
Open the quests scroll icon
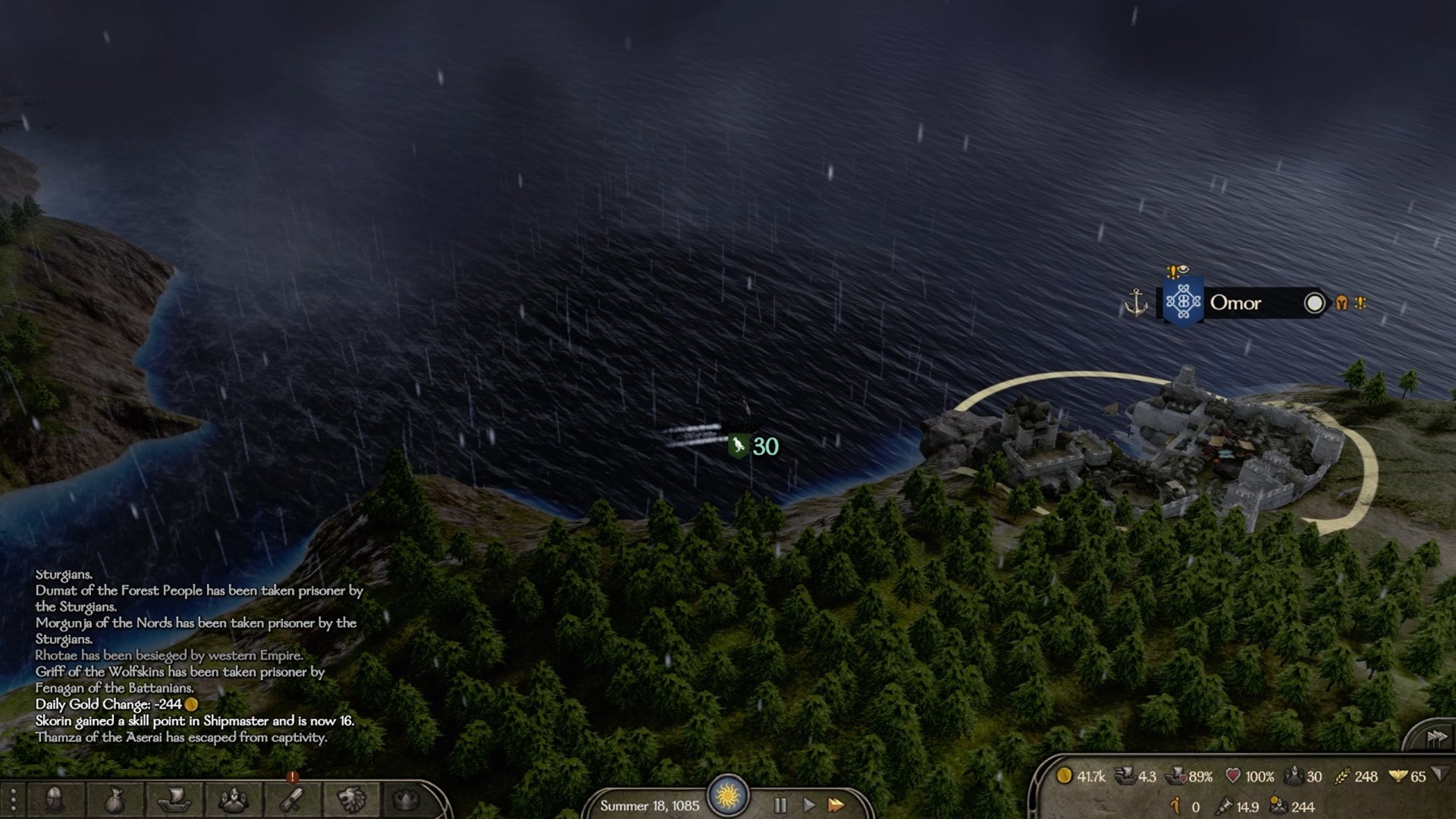click(x=292, y=799)
